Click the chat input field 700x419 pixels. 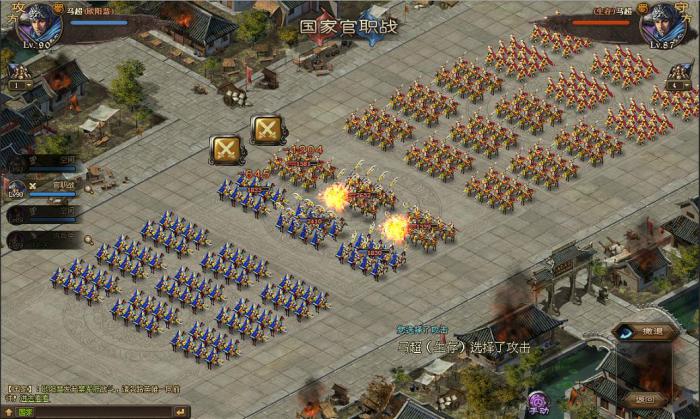click(100, 411)
